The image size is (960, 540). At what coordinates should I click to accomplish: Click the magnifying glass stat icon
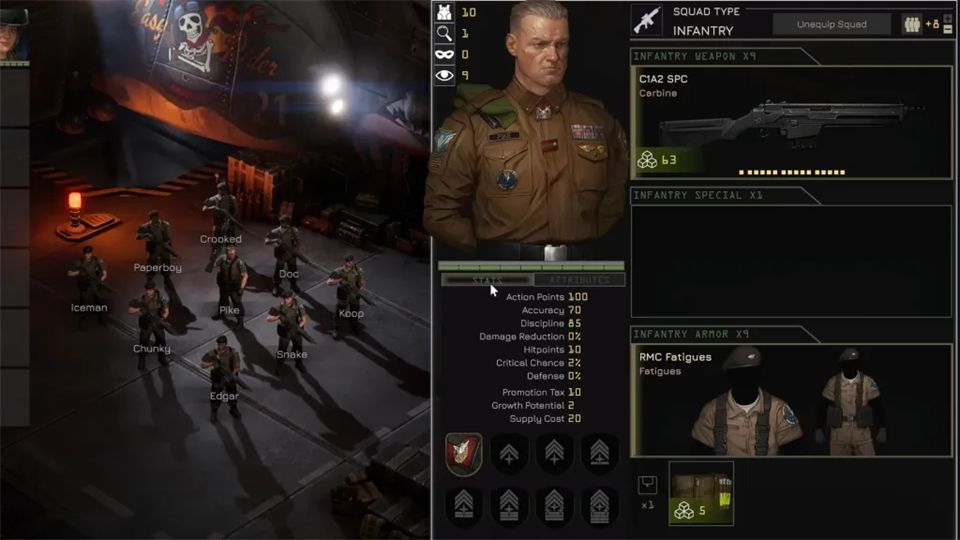click(x=445, y=33)
